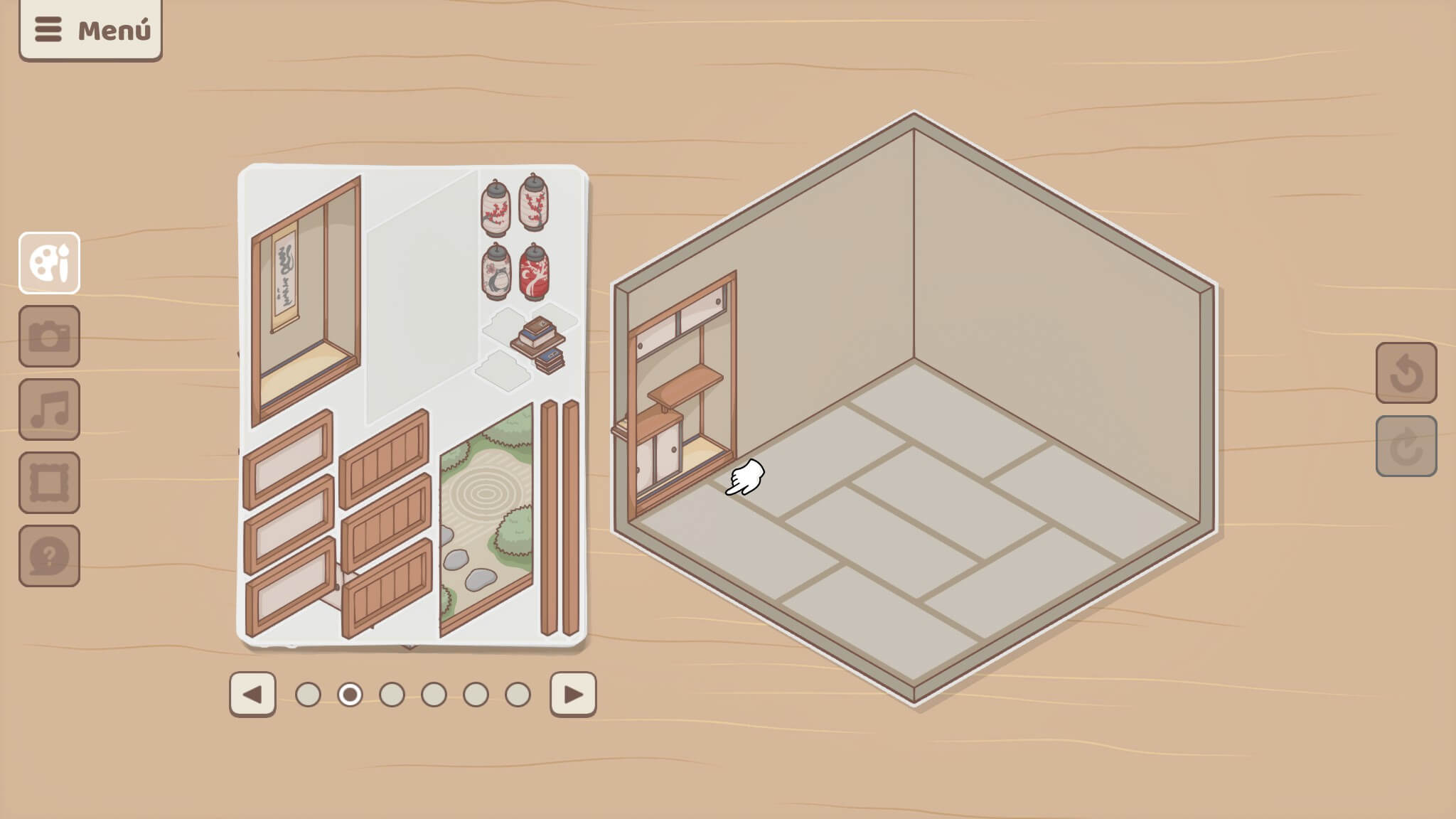
Task: Open the camera photo mode
Action: 49,336
